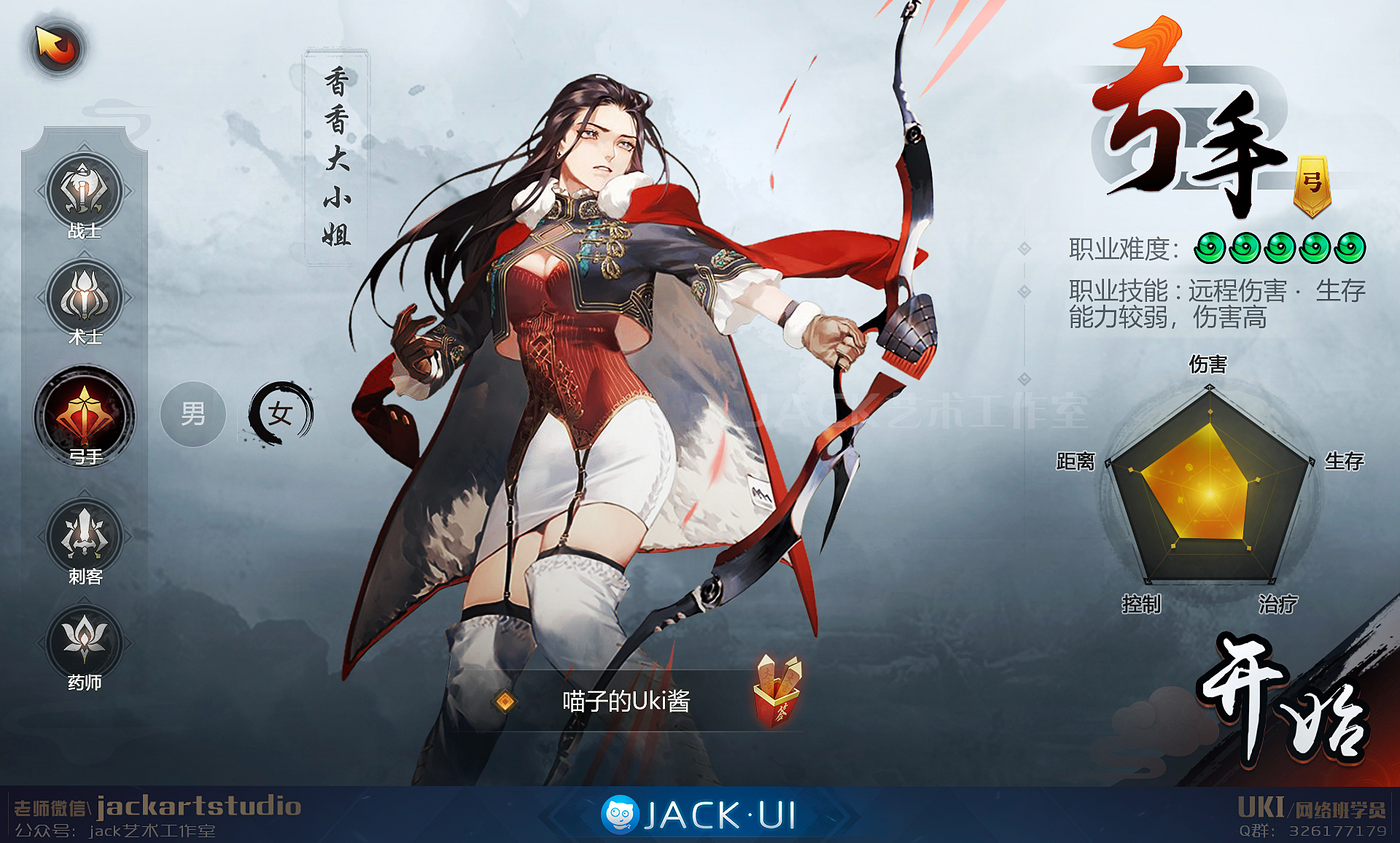
Task: Select 男 to choose male gender
Action: click(192, 414)
